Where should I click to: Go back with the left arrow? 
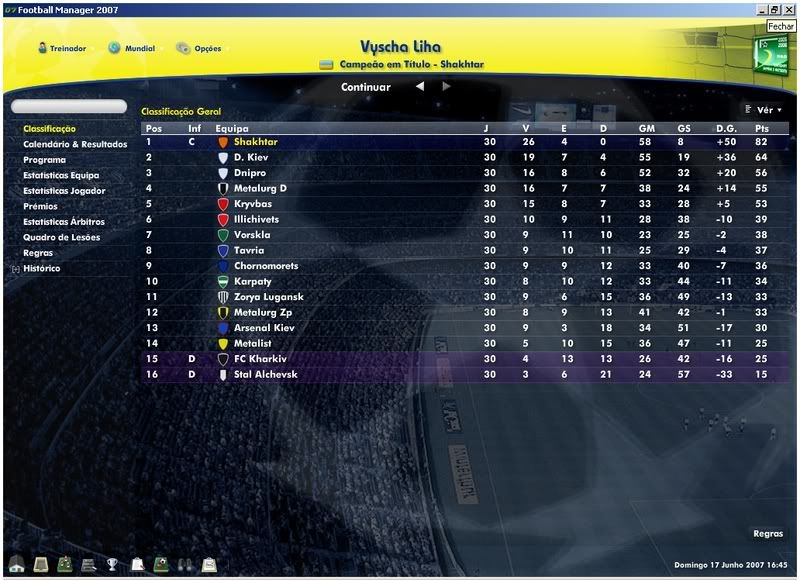coord(420,87)
